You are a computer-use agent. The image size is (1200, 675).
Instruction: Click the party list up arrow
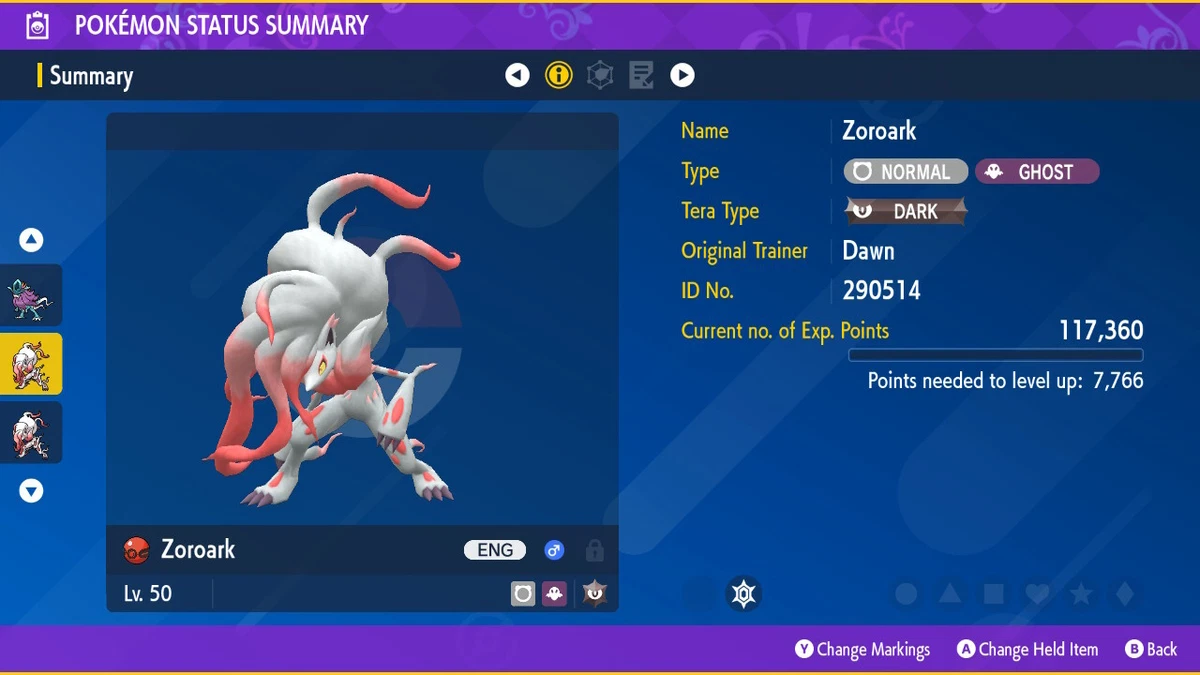point(32,240)
